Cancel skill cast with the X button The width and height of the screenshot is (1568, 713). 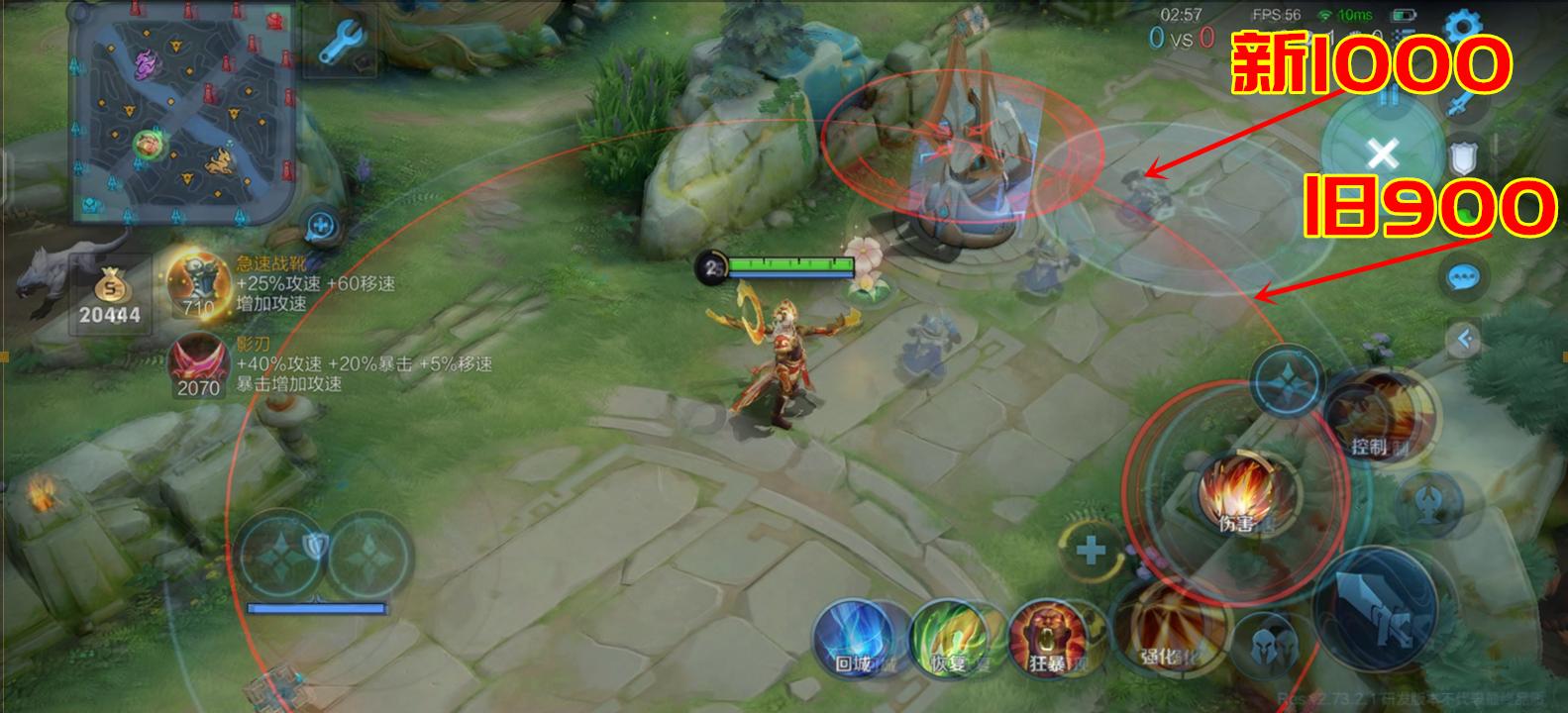point(1383,153)
